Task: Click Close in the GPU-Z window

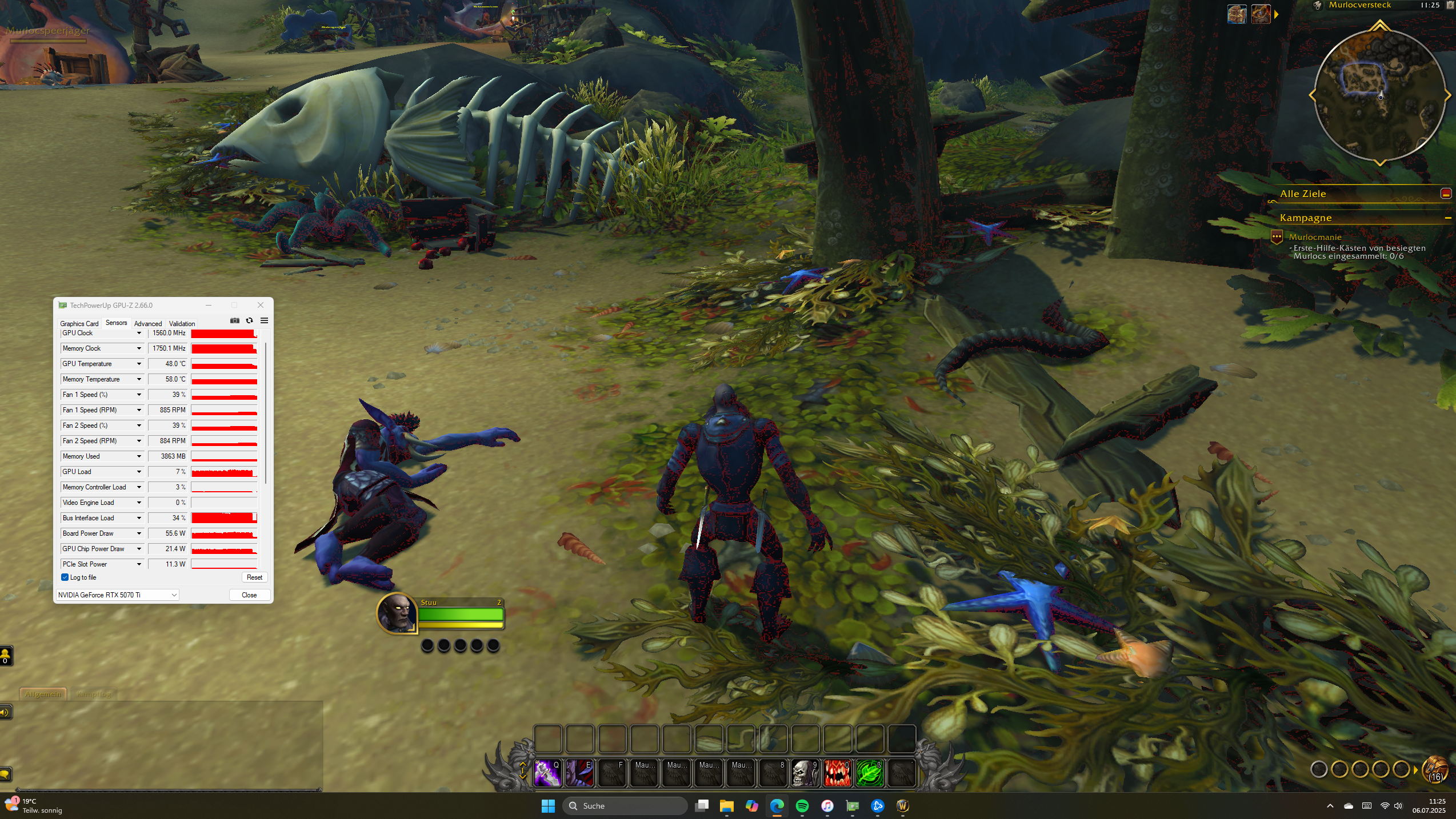Action: click(249, 595)
